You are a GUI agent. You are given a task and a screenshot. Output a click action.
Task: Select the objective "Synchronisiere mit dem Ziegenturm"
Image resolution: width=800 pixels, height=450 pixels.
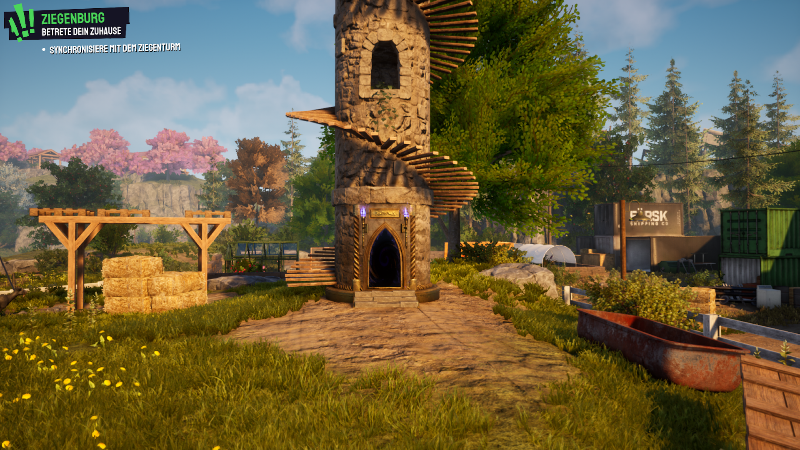113,48
